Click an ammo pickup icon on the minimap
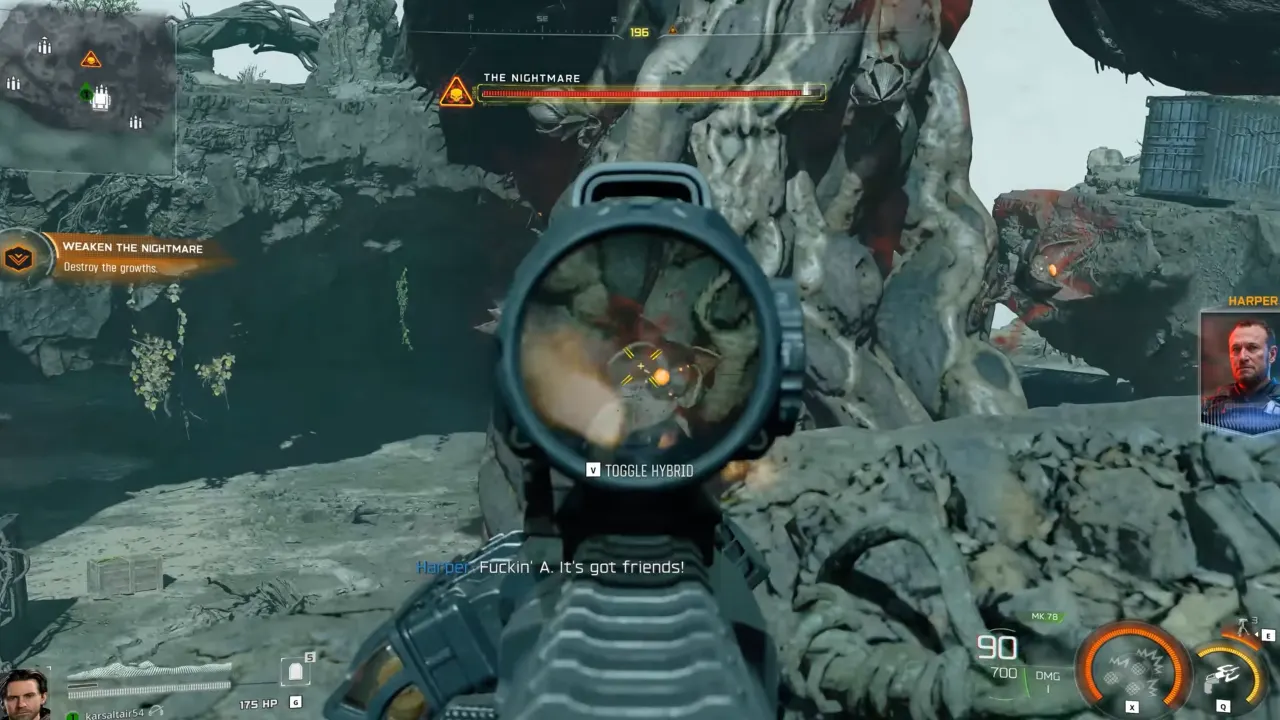Screen dimensions: 1280x720 (45, 46)
